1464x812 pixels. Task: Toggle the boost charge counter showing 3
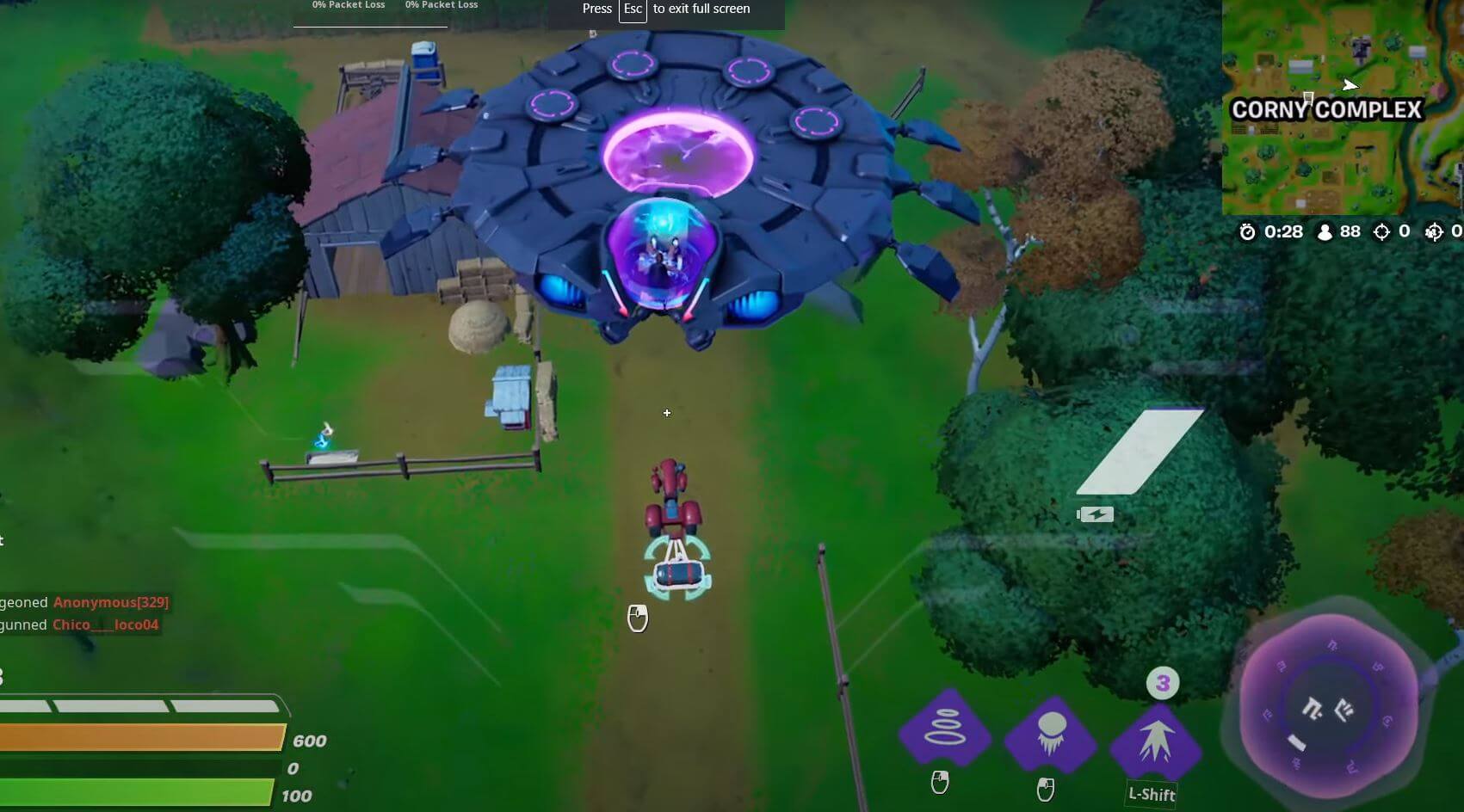pos(1164,684)
